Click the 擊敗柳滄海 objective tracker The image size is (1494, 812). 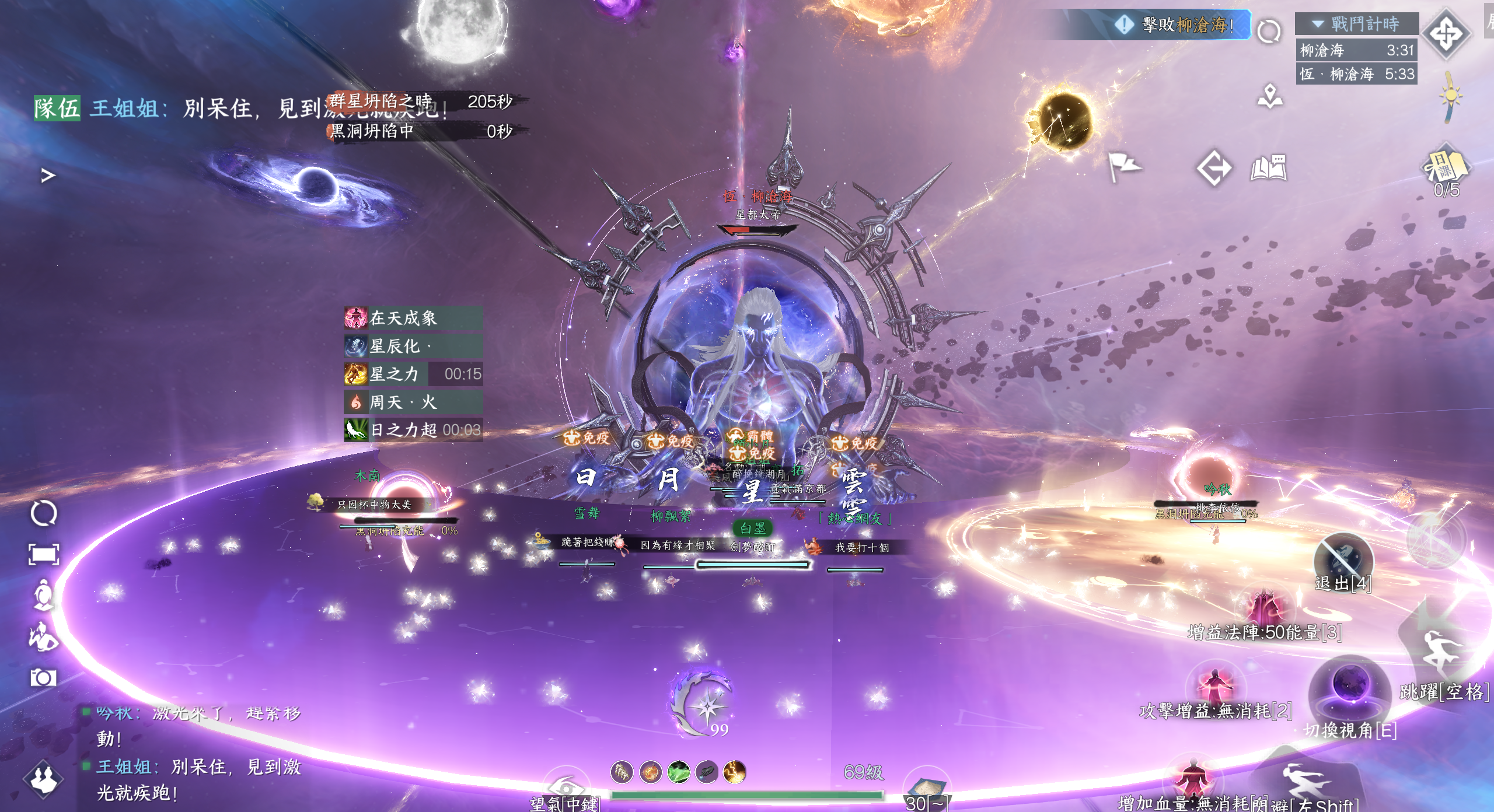tap(1186, 25)
